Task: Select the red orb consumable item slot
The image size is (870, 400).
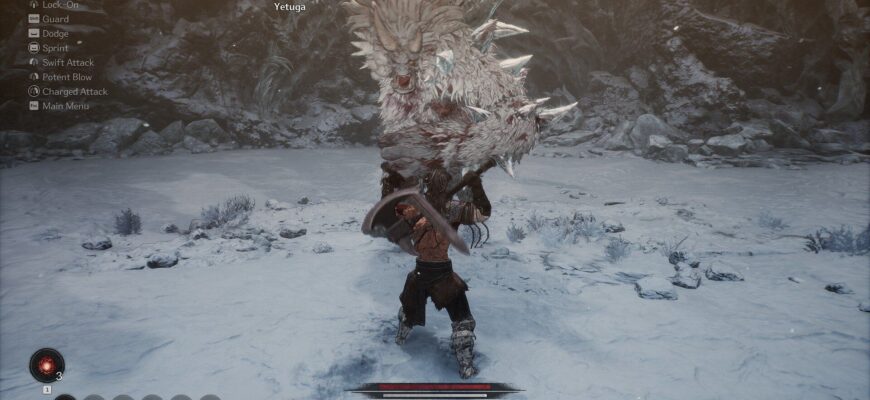Action: (46, 364)
